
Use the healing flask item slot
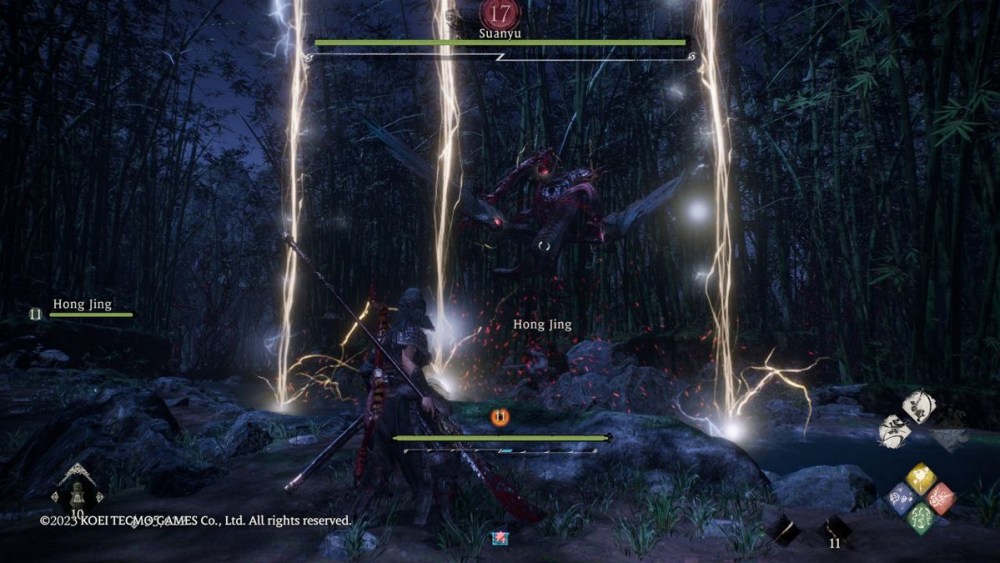[x=77, y=492]
